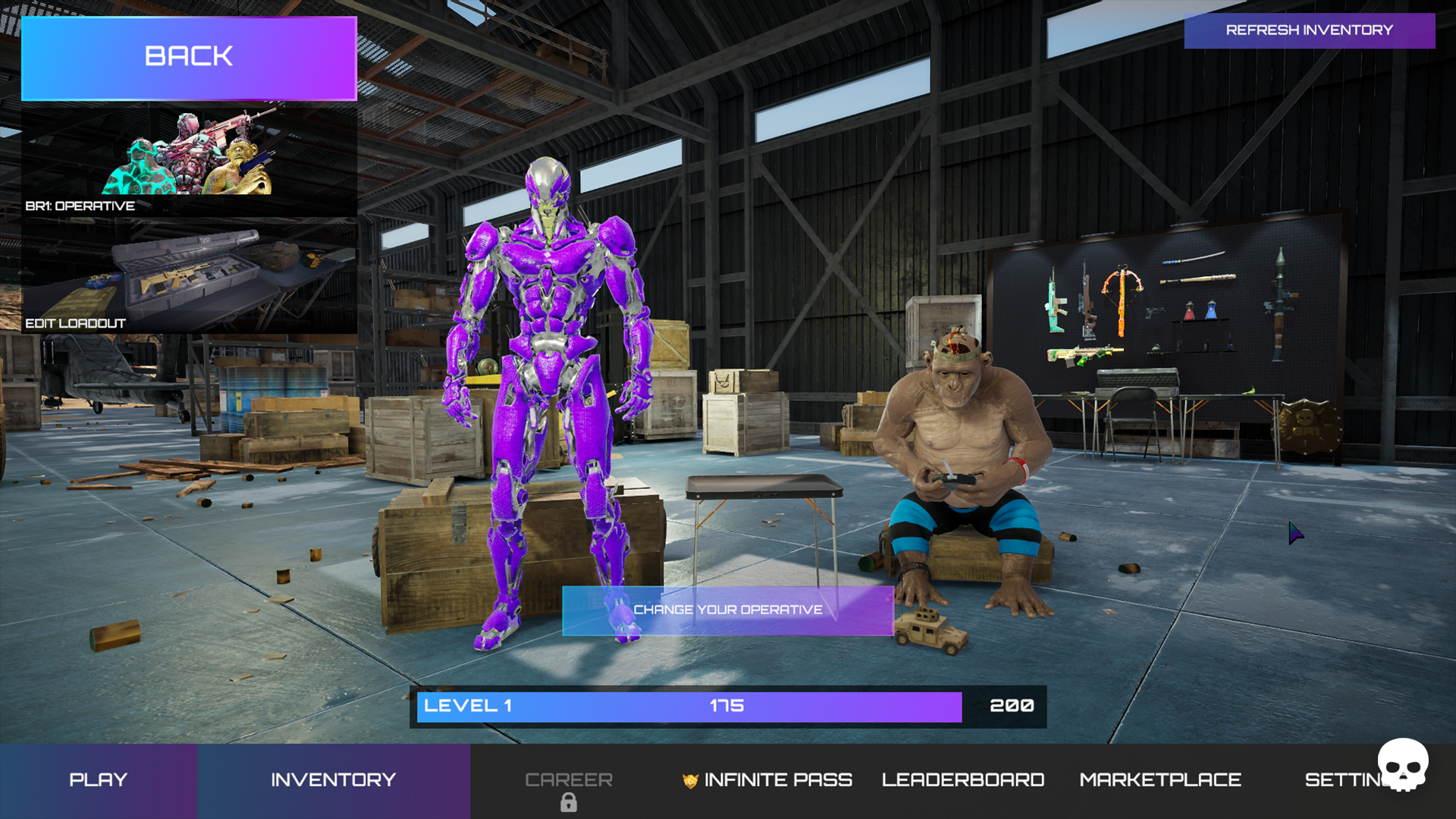
Task: Select the baseball bat on the display board
Action: 1199,278
